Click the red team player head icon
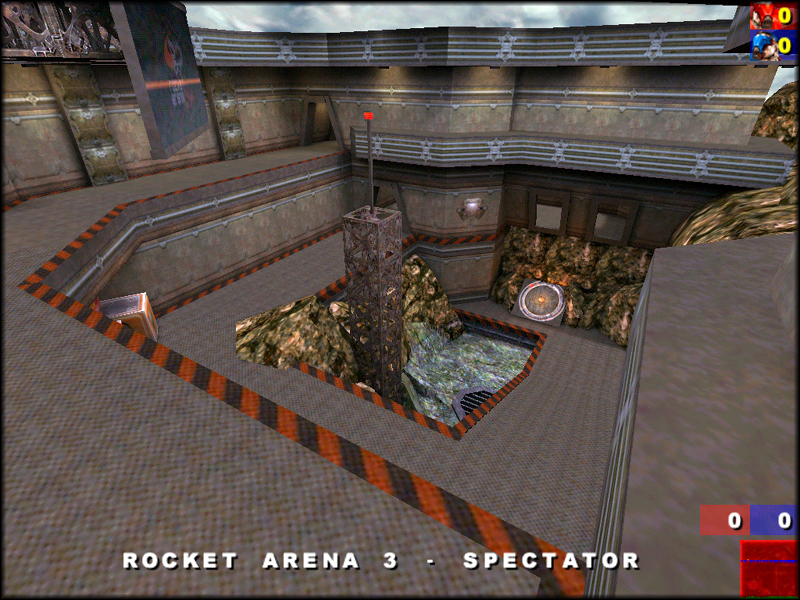800x600 pixels. (x=765, y=16)
